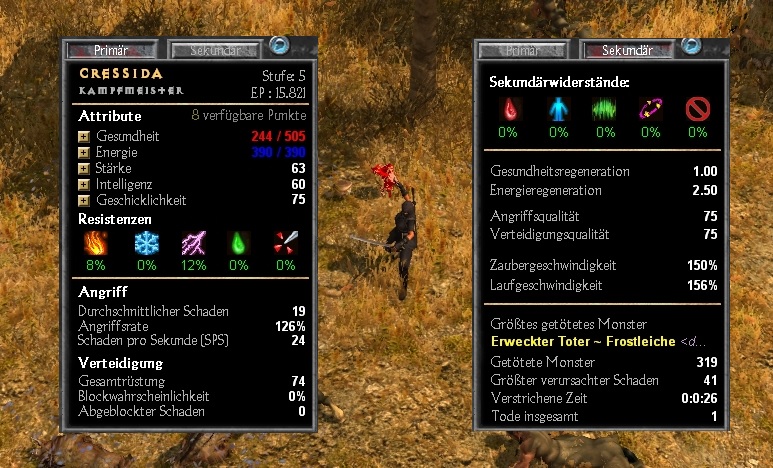Spend an attribute point on Stärke

pos(84,169)
